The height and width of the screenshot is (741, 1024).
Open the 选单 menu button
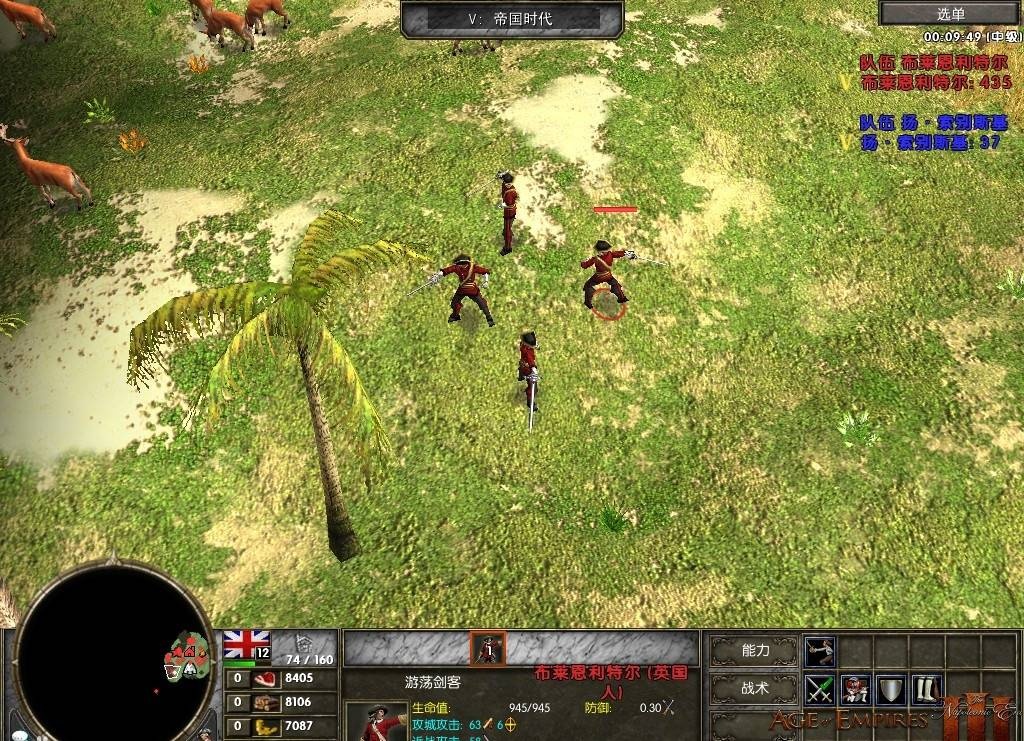[x=951, y=13]
